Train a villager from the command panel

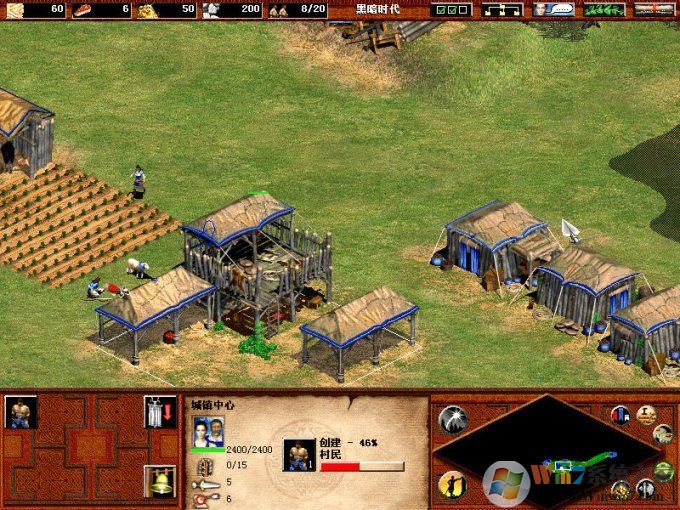(x=20, y=412)
